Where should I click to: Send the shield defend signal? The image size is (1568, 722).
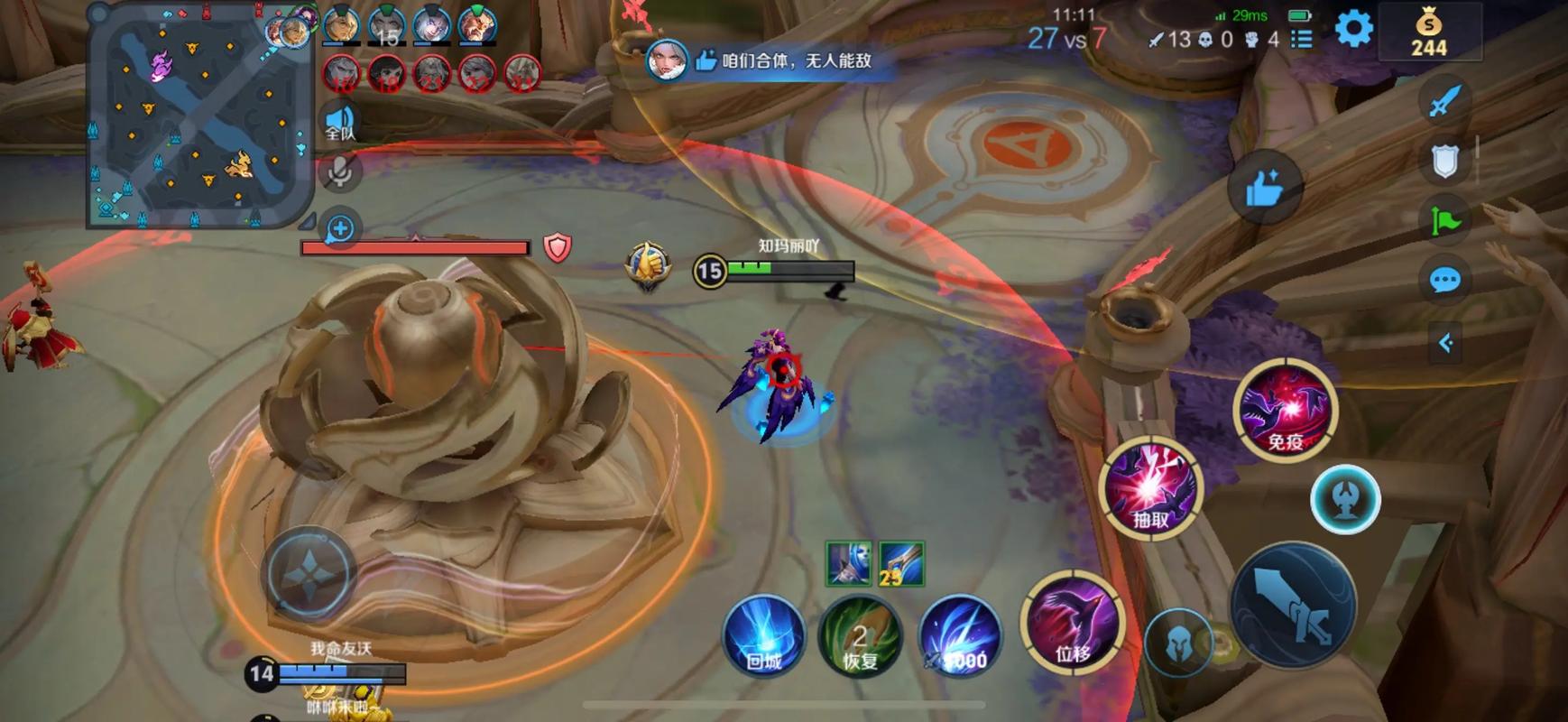pyautogui.click(x=1445, y=162)
